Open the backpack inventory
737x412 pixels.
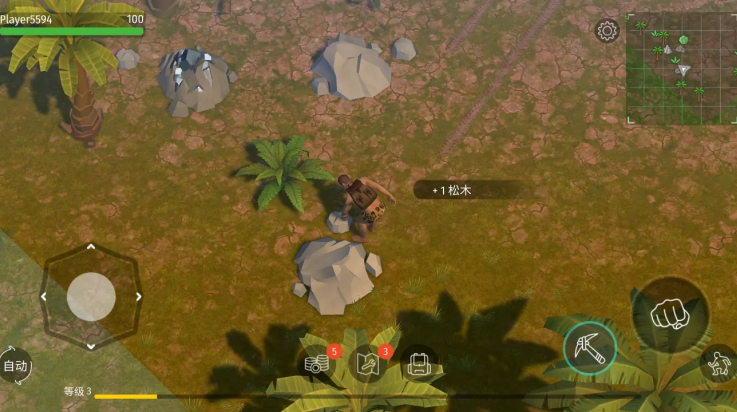pos(420,364)
